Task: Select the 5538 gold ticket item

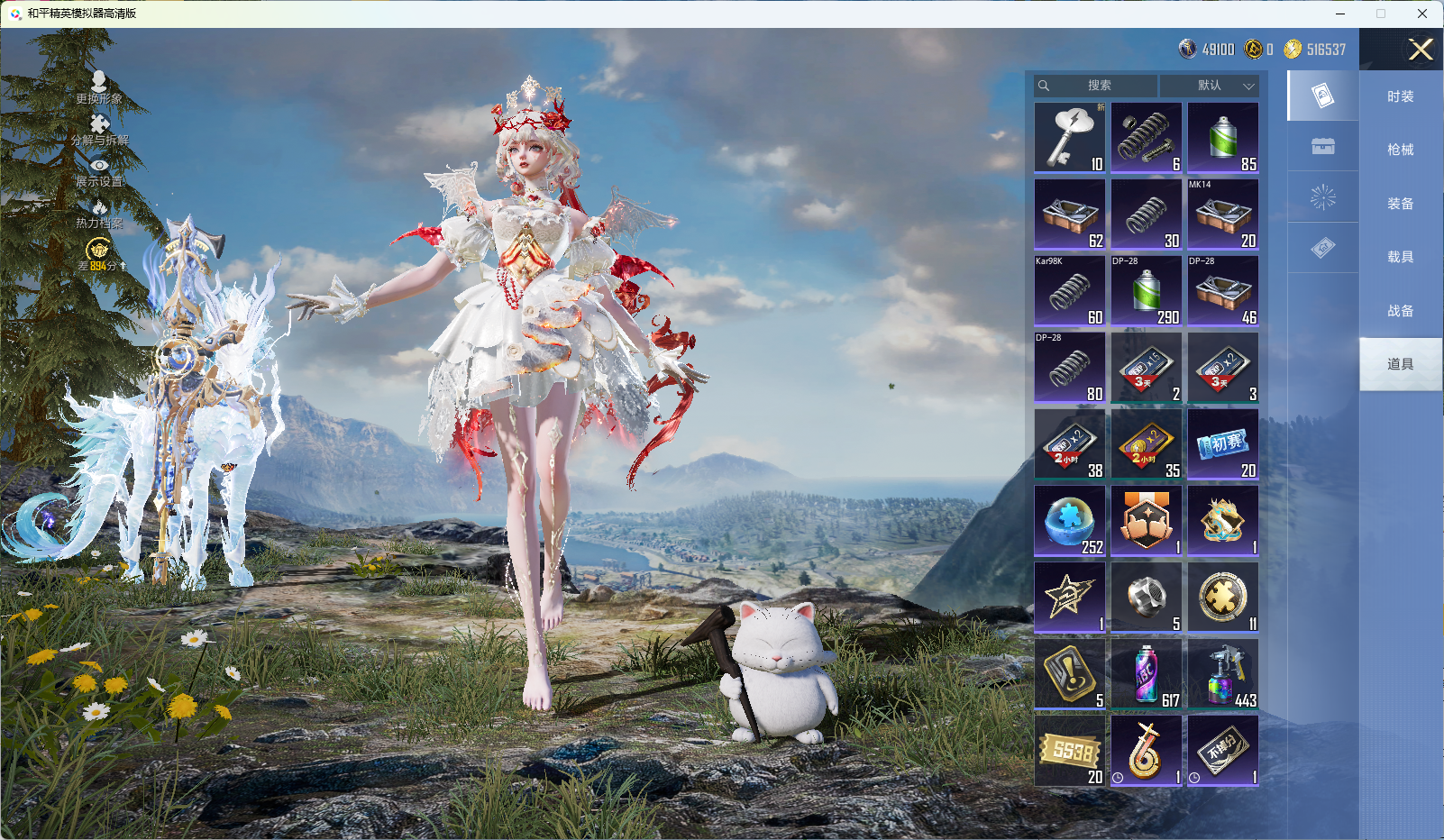Action: tap(1070, 750)
